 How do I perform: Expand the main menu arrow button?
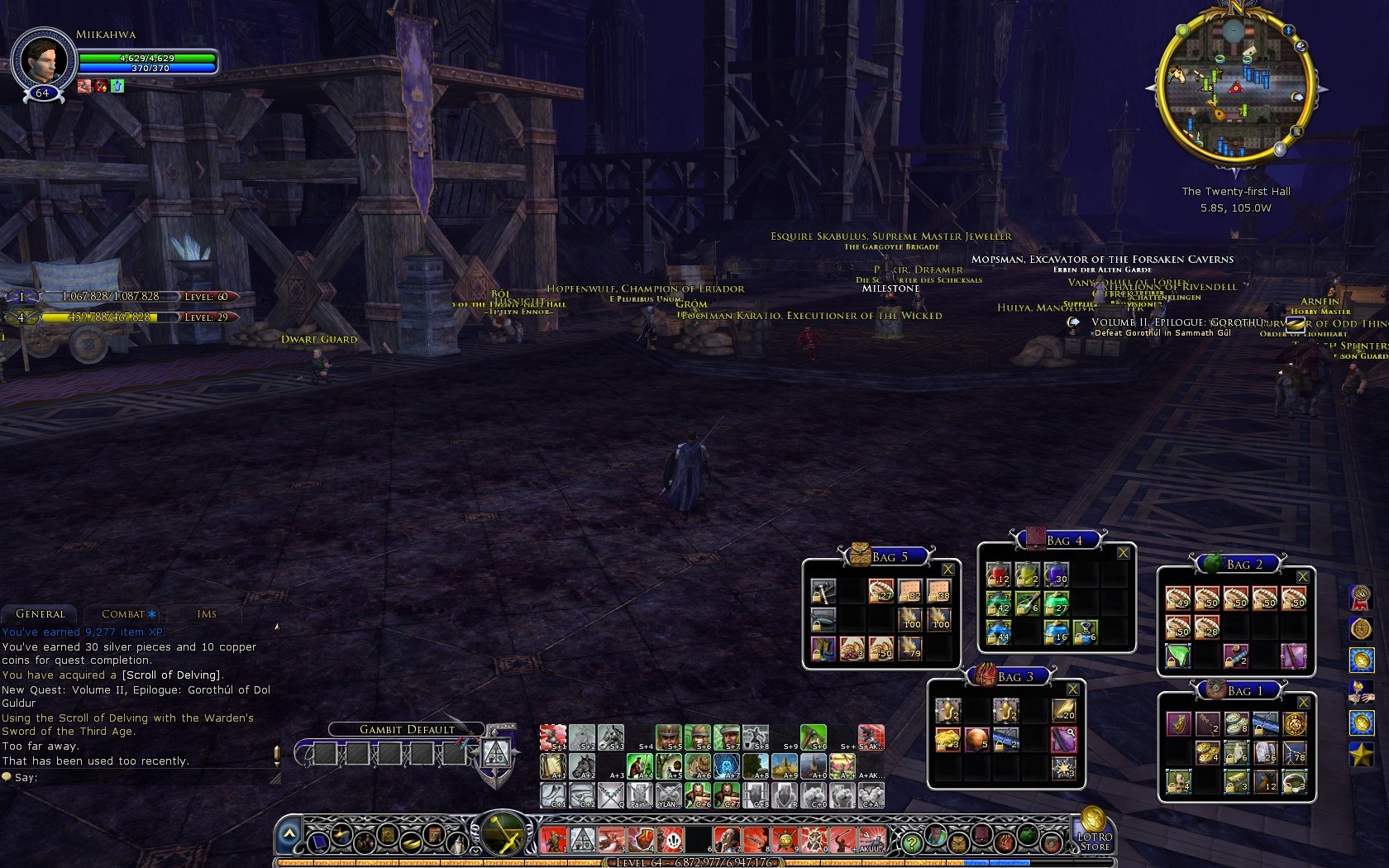point(289,836)
